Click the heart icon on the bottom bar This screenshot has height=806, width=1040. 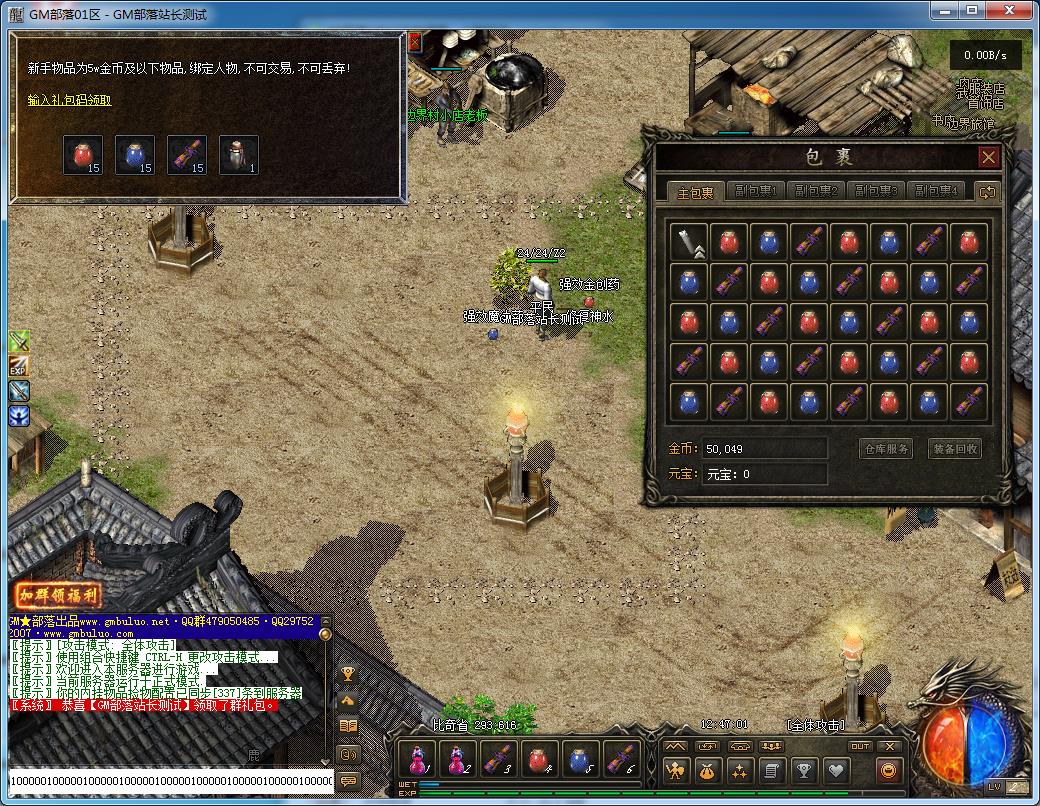(x=835, y=771)
